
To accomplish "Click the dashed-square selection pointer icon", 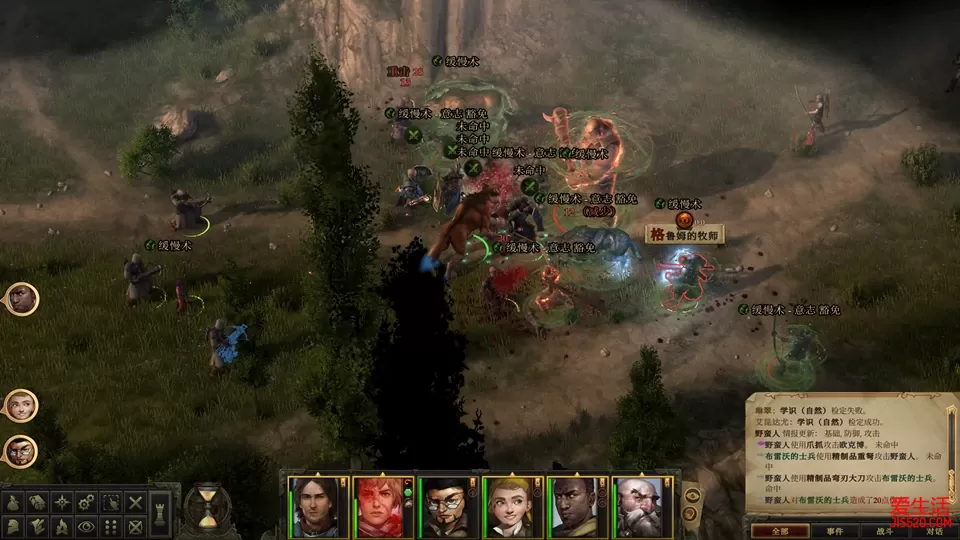I will coord(111,501).
